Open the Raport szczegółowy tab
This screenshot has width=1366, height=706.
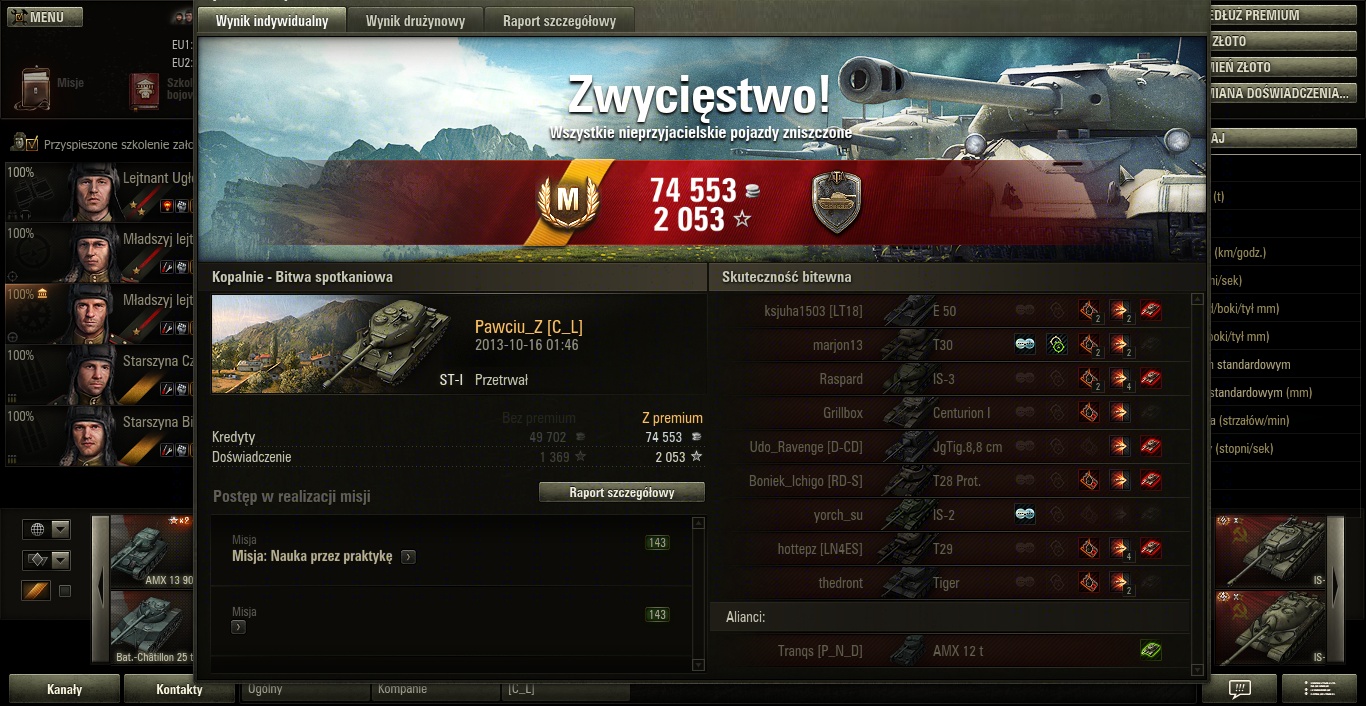(x=559, y=21)
